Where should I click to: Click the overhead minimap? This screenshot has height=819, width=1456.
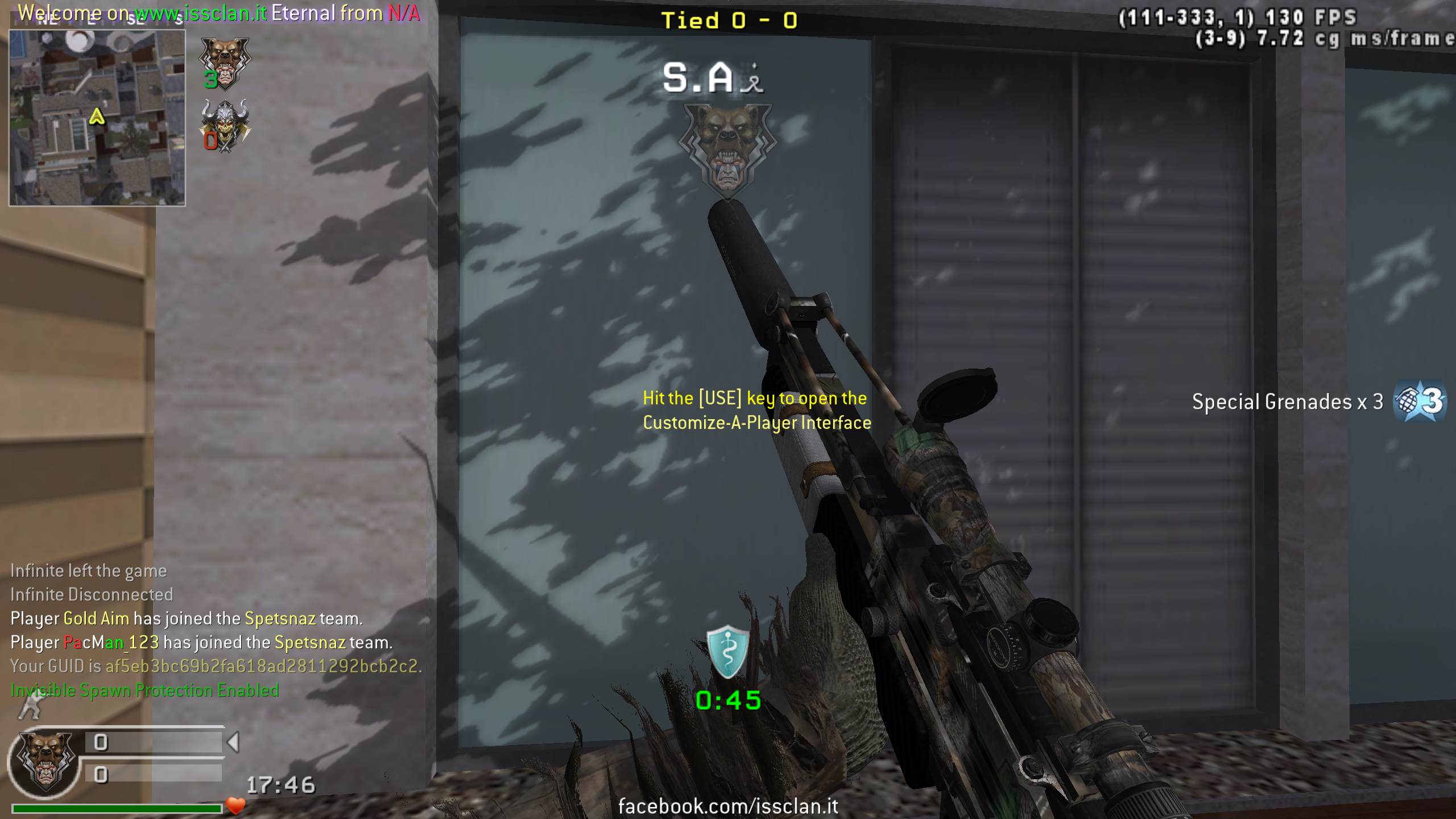click(97, 117)
